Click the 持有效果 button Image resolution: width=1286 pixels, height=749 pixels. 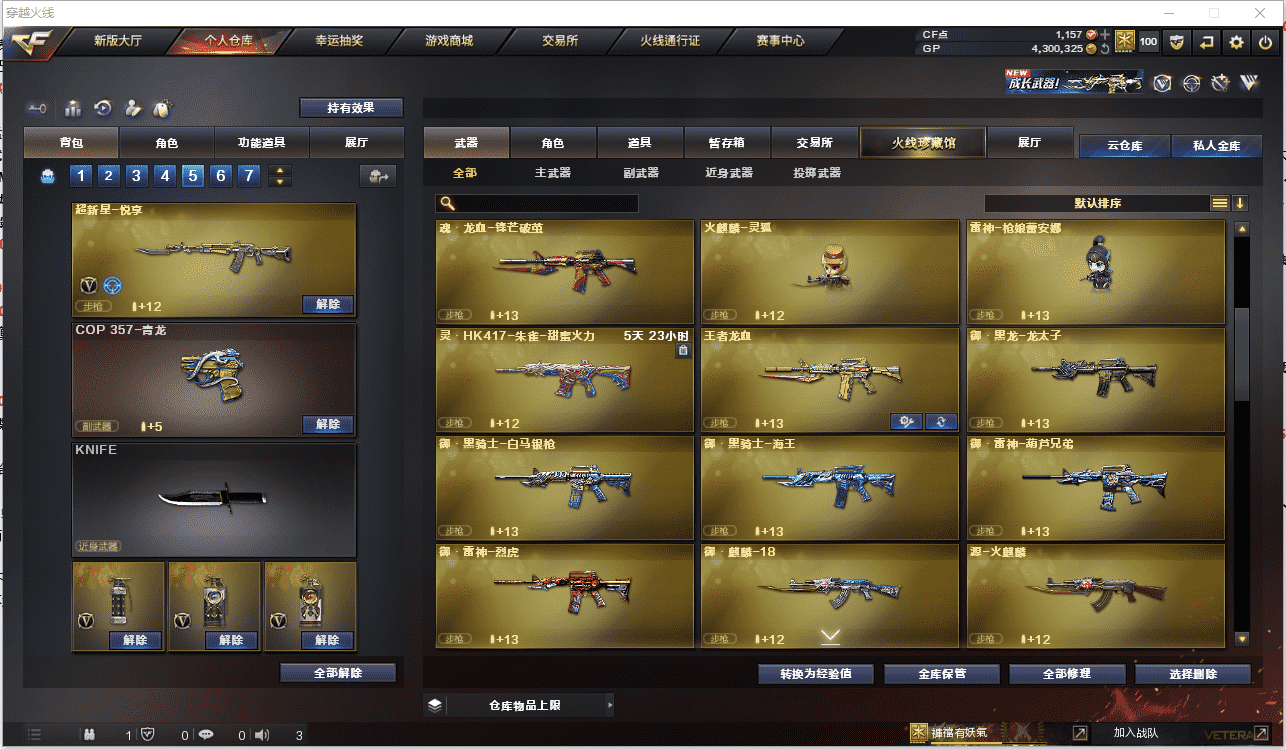(351, 108)
